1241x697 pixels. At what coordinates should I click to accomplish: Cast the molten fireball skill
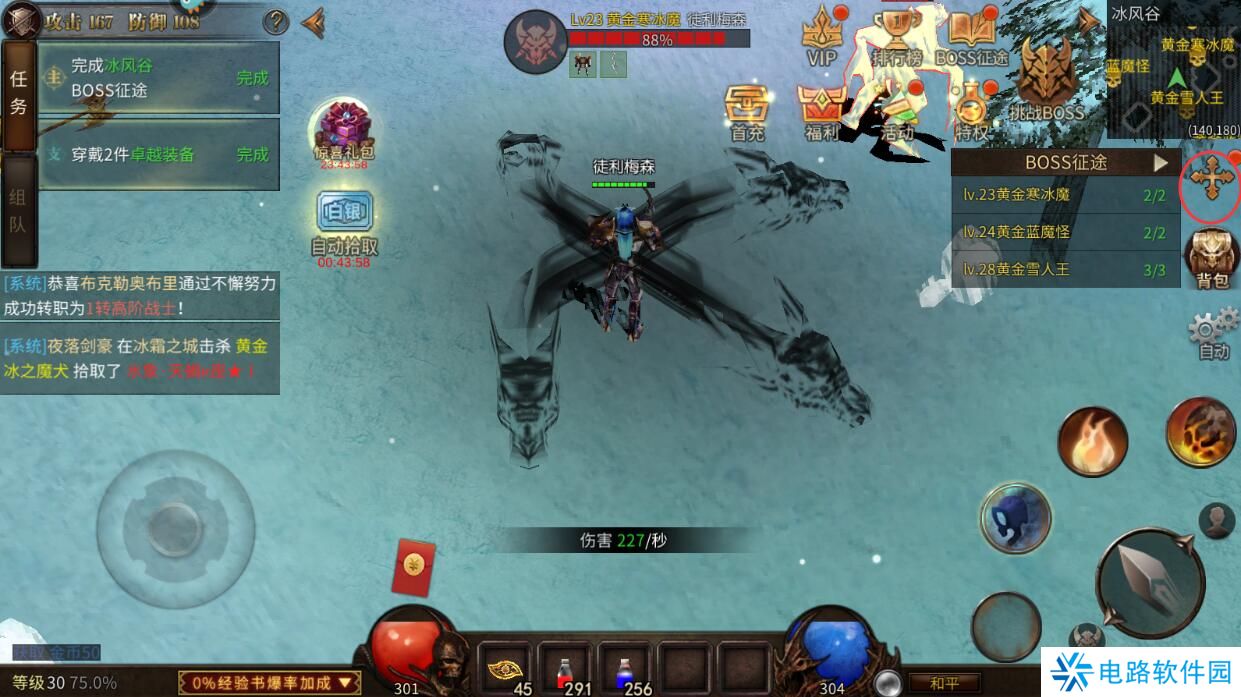pos(1200,432)
